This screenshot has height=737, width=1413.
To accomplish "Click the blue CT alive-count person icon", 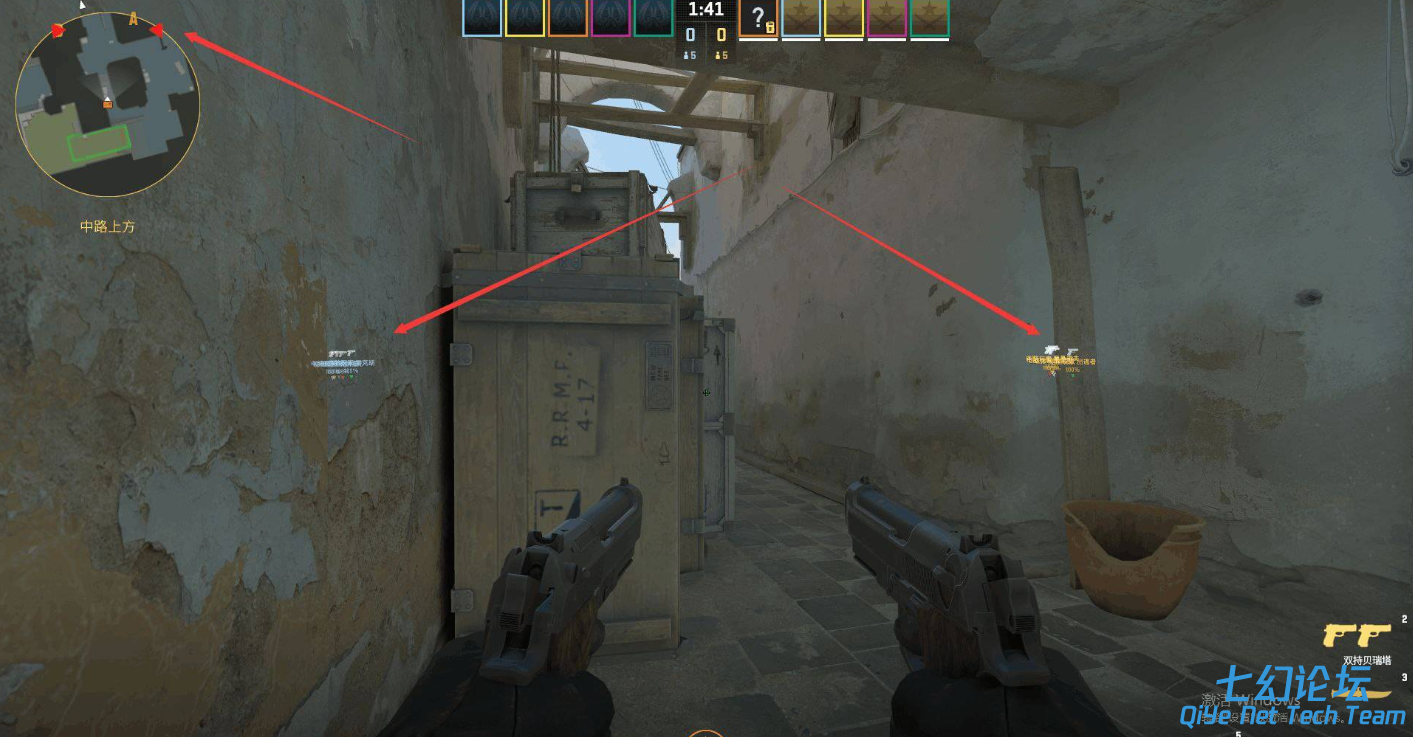I will 686,54.
